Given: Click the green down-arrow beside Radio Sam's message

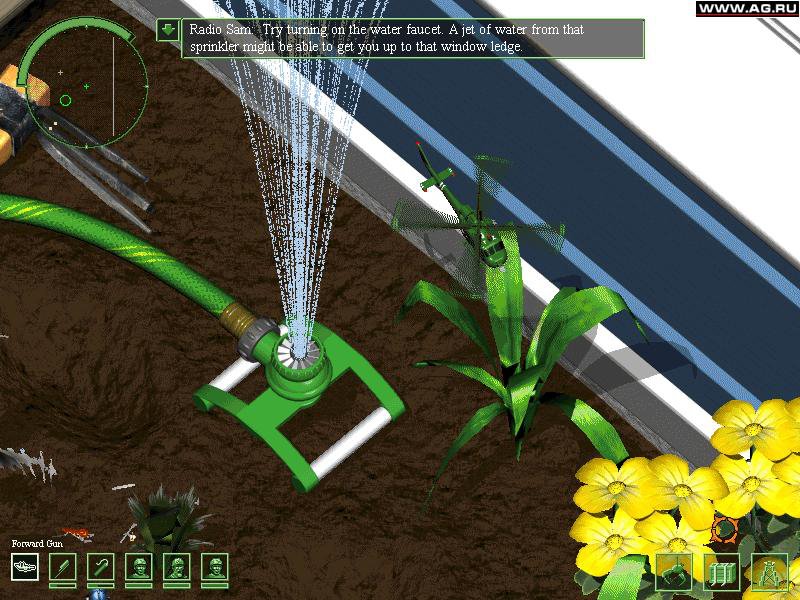Looking at the screenshot, I should coord(168,30).
